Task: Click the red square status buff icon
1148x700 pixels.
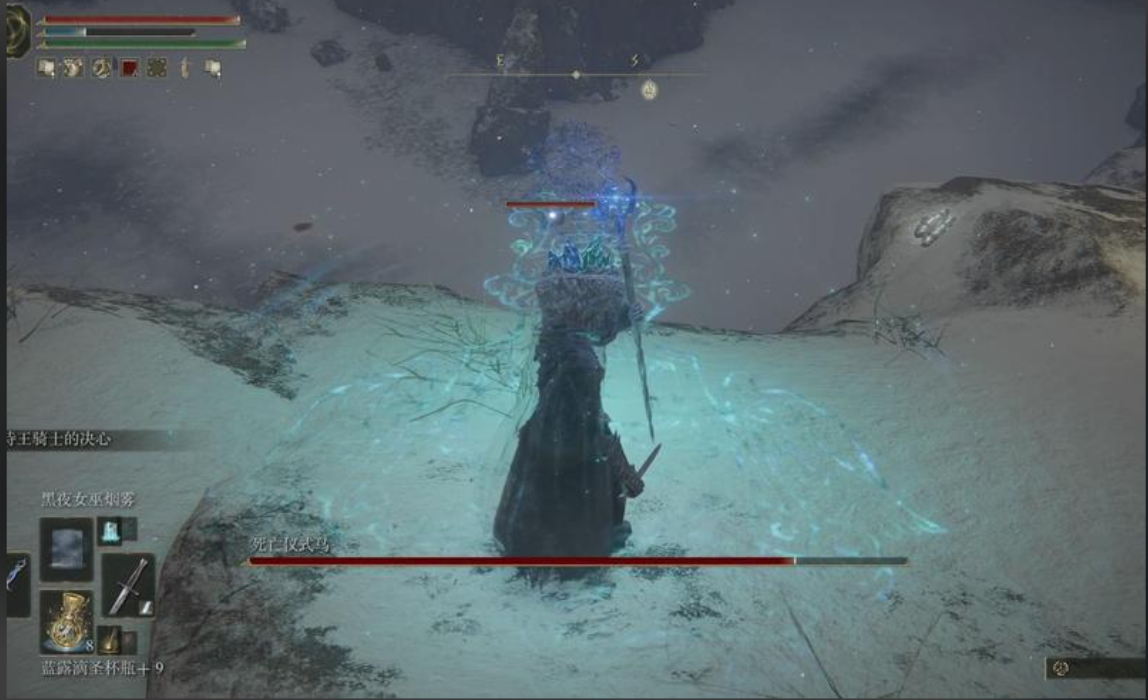Action: pyautogui.click(x=129, y=68)
